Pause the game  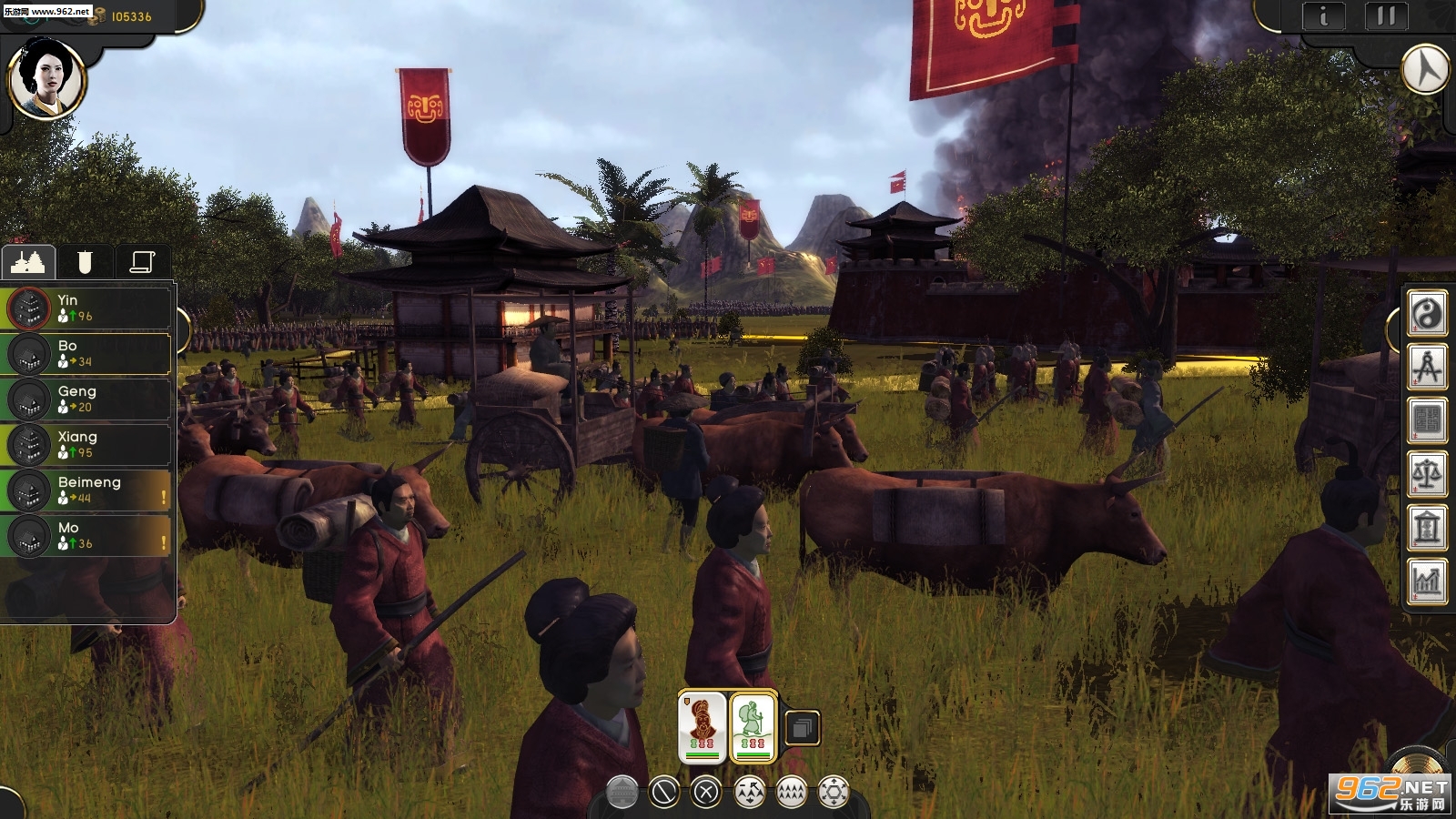tap(1385, 17)
